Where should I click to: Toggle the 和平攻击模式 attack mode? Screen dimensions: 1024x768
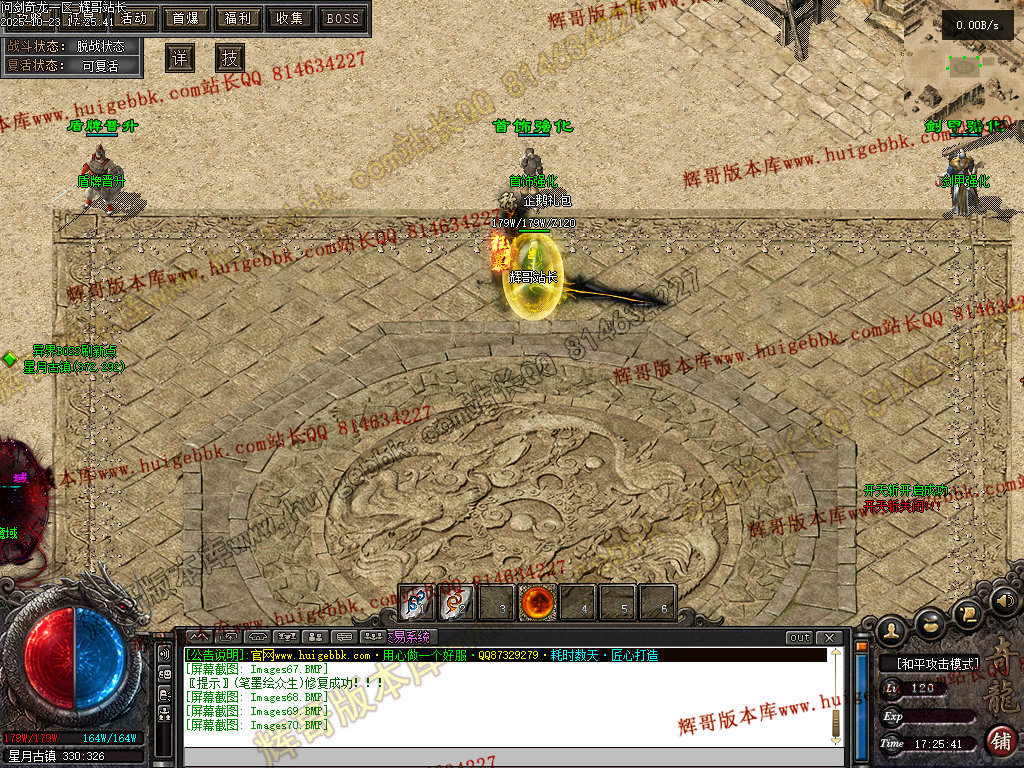(x=929, y=663)
